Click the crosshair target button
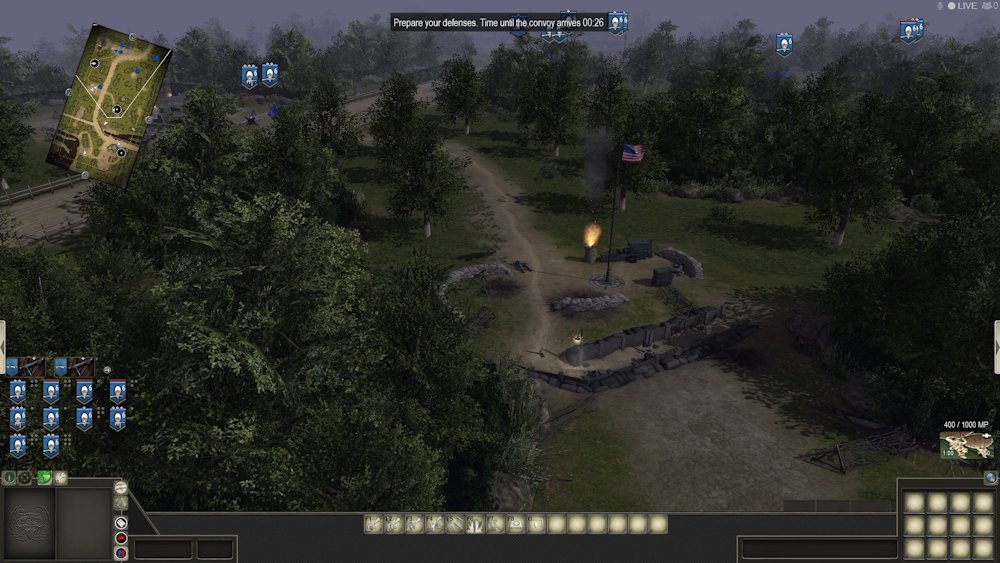Image resolution: width=1000 pixels, height=563 pixels. coord(26,478)
